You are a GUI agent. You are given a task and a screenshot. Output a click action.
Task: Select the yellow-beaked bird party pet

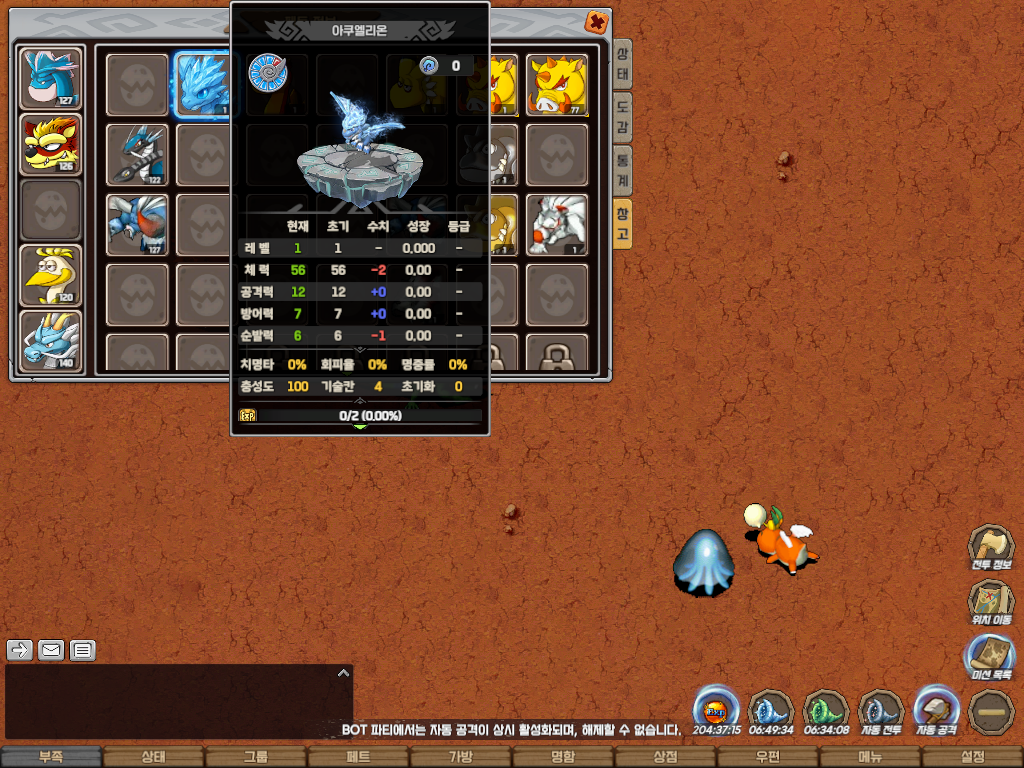(51, 275)
